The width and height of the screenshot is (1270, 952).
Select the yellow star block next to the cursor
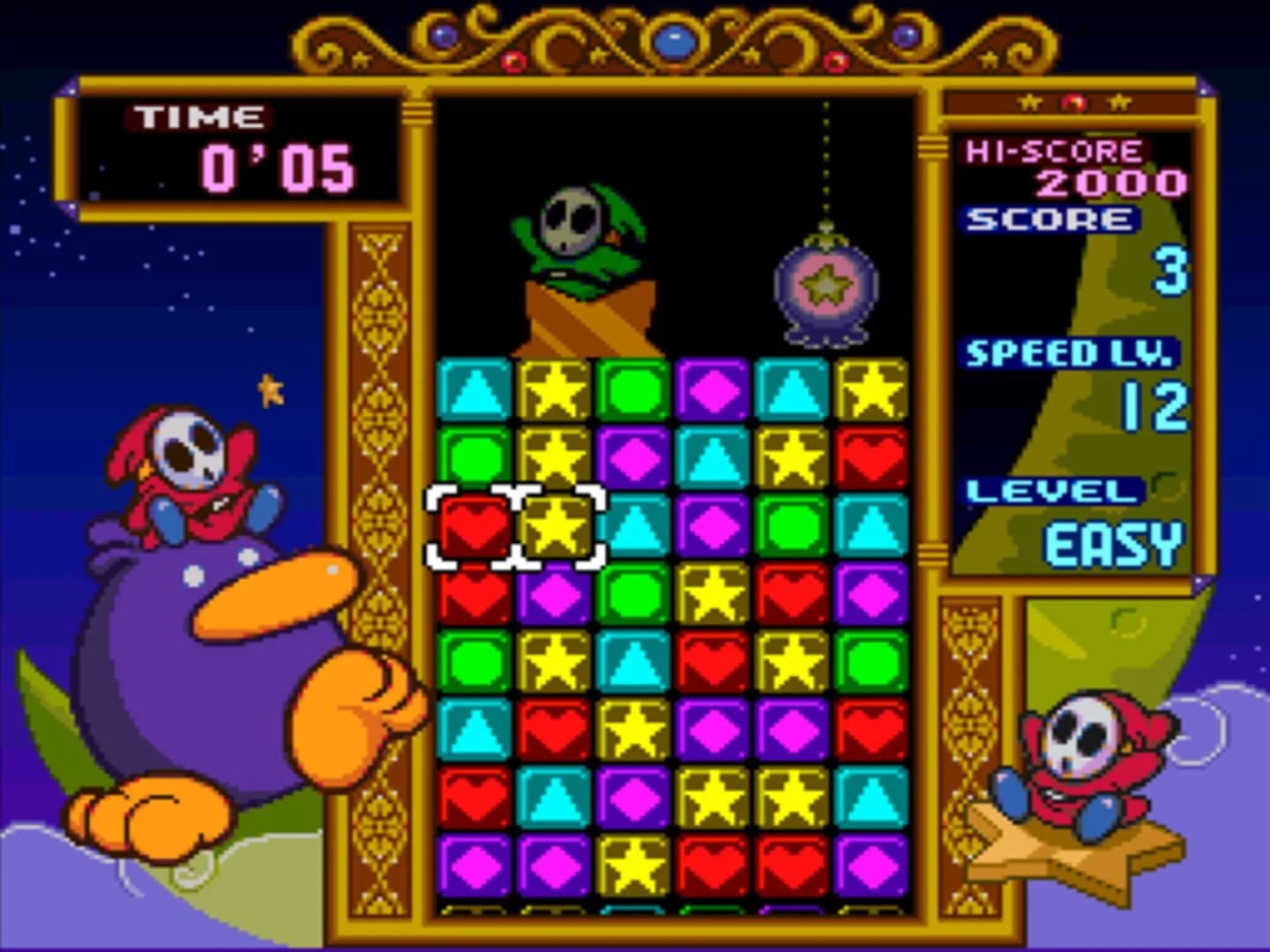(x=557, y=526)
